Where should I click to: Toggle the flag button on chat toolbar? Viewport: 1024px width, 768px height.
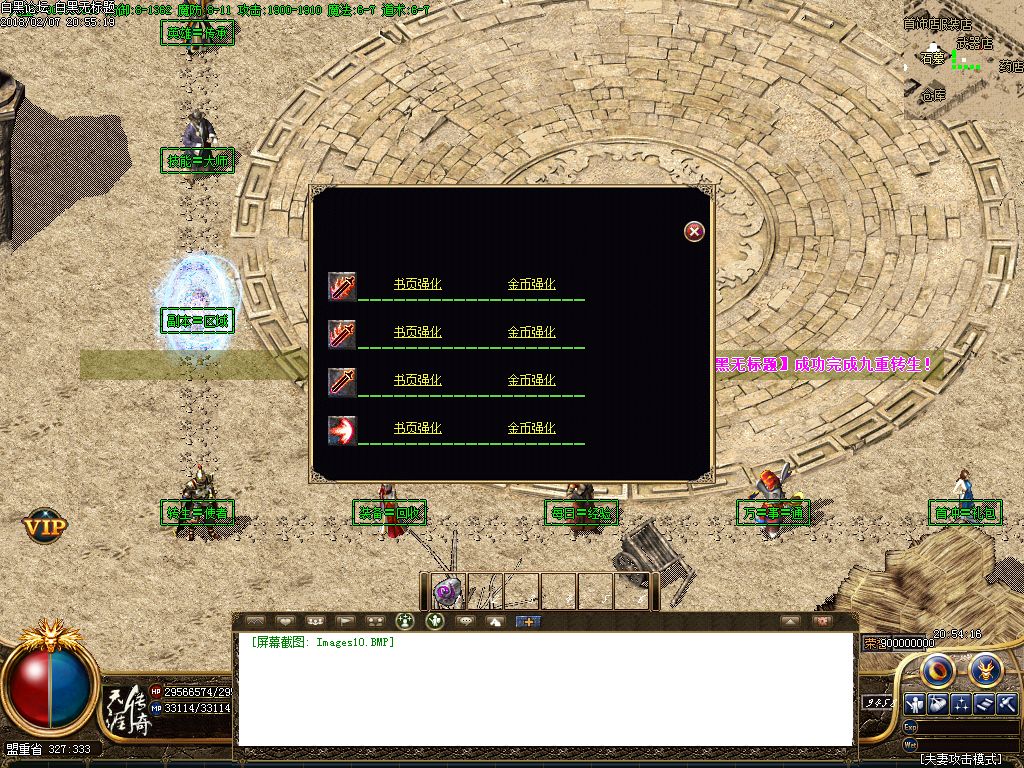[x=345, y=621]
